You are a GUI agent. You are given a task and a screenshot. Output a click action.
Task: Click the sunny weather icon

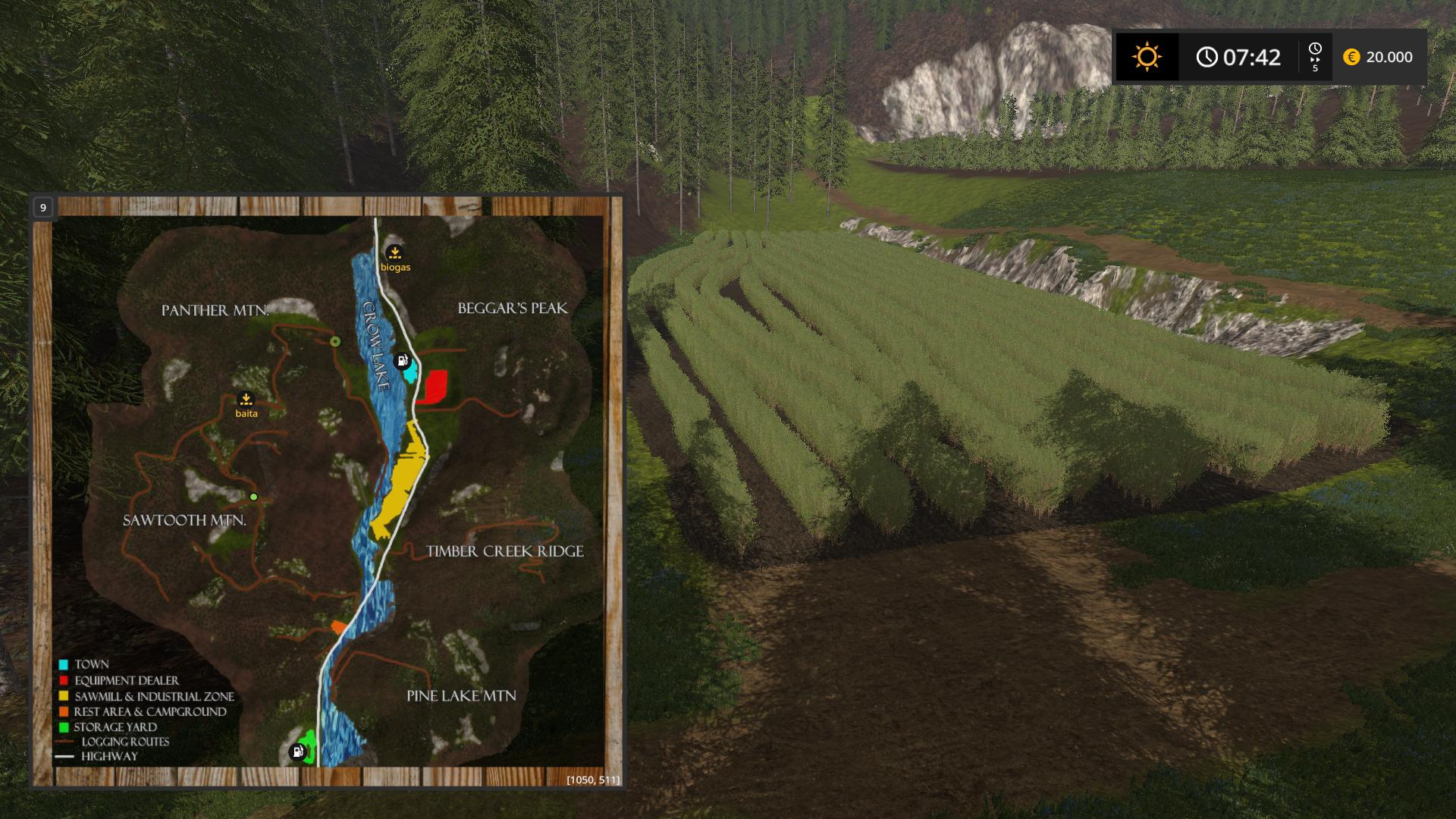pyautogui.click(x=1147, y=57)
